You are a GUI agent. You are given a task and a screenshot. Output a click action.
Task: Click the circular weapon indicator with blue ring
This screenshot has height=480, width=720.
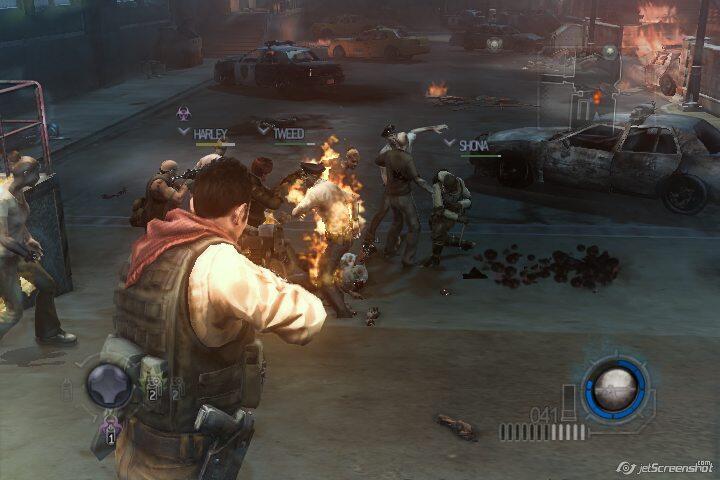pos(615,388)
